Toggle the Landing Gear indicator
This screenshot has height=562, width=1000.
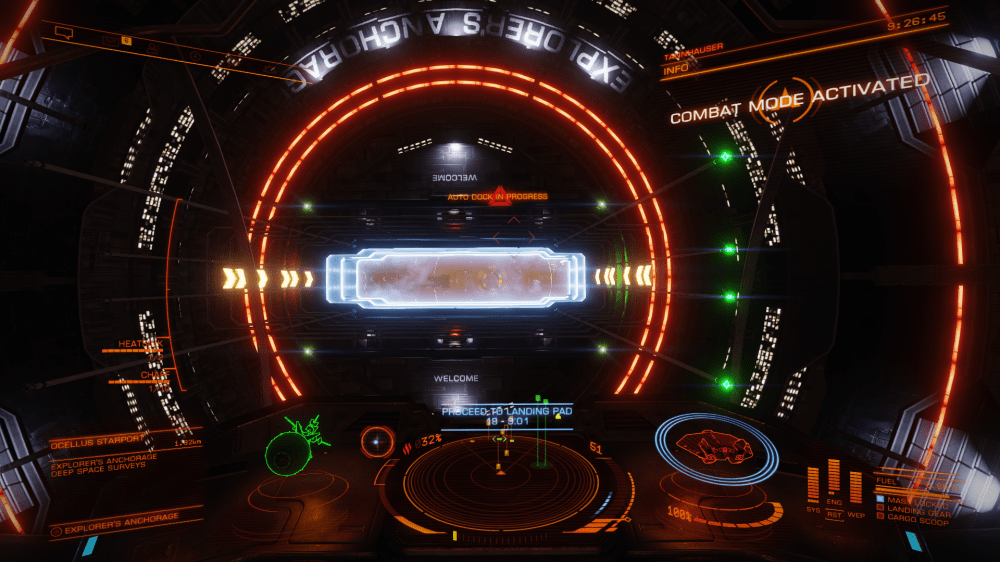[914, 508]
